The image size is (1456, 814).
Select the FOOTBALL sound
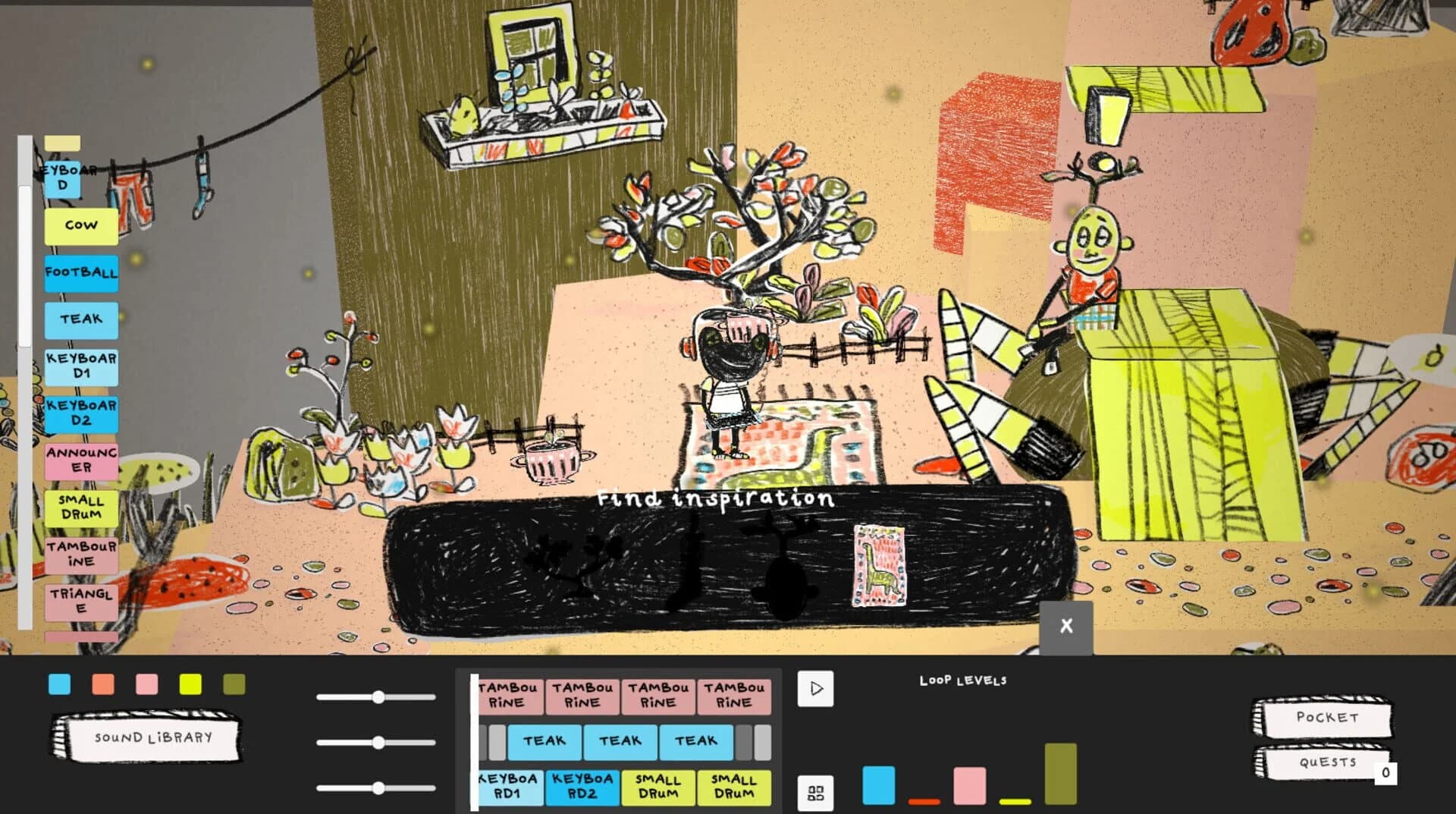pyautogui.click(x=80, y=272)
